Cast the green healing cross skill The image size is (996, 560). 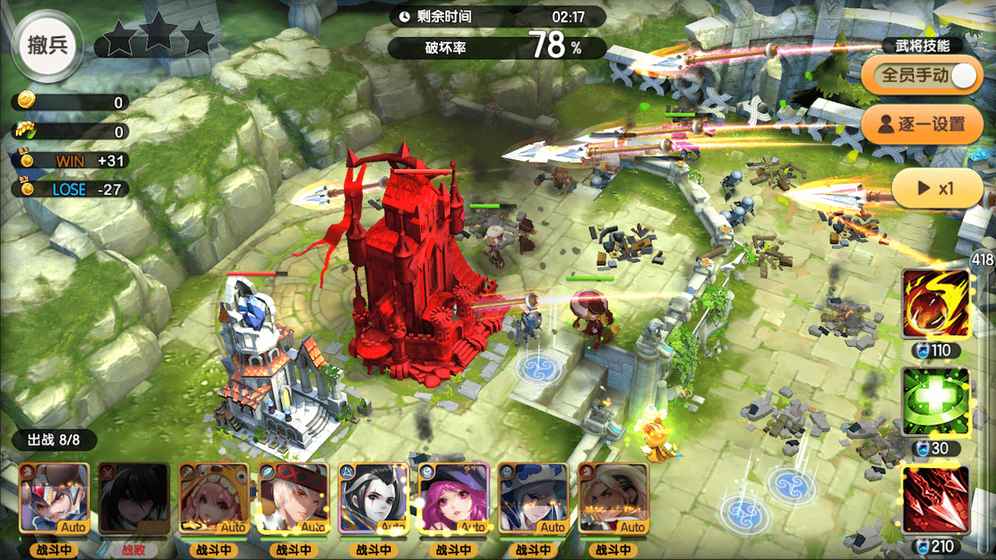click(x=936, y=402)
